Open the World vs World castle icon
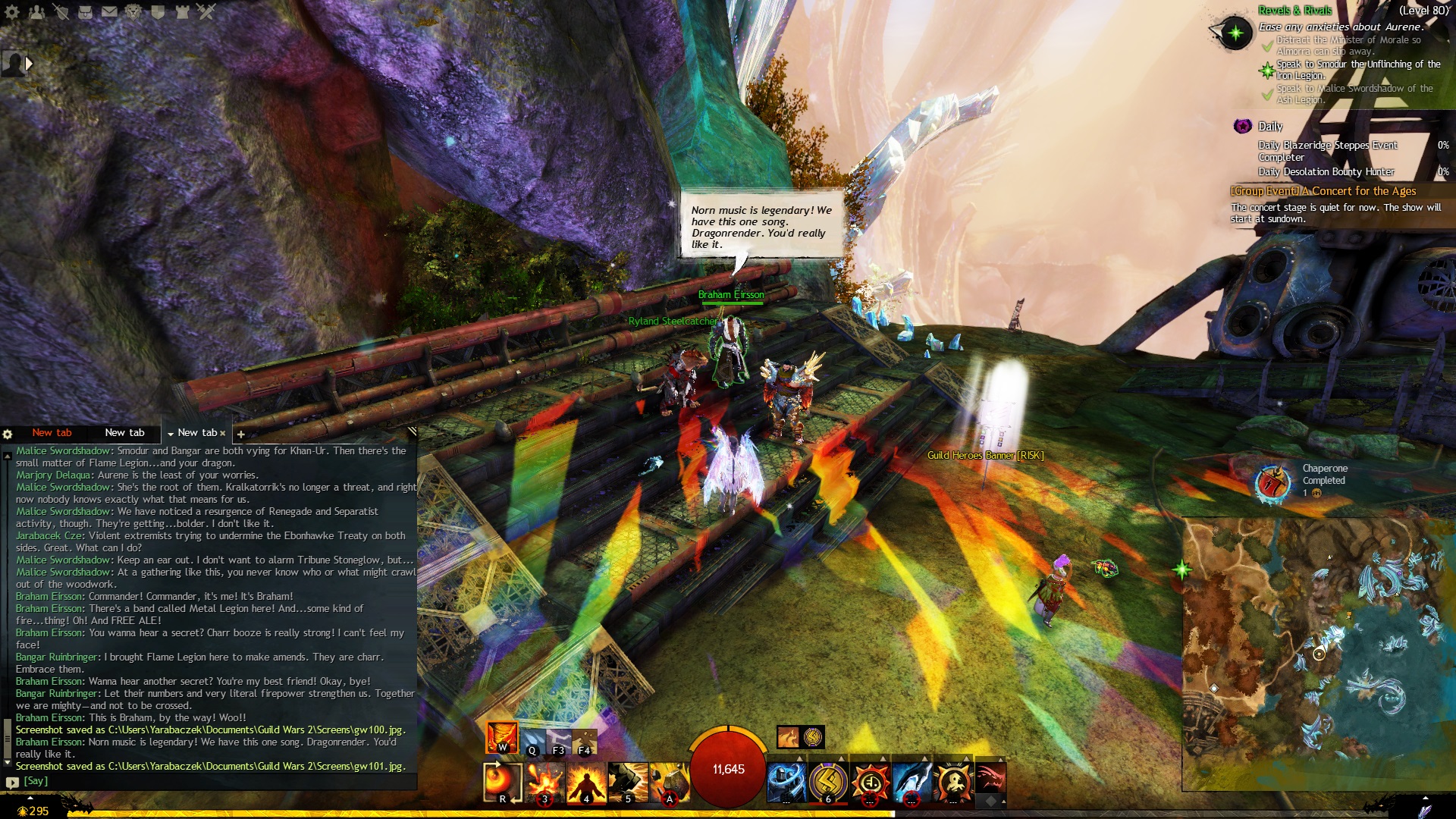 pyautogui.click(x=182, y=11)
